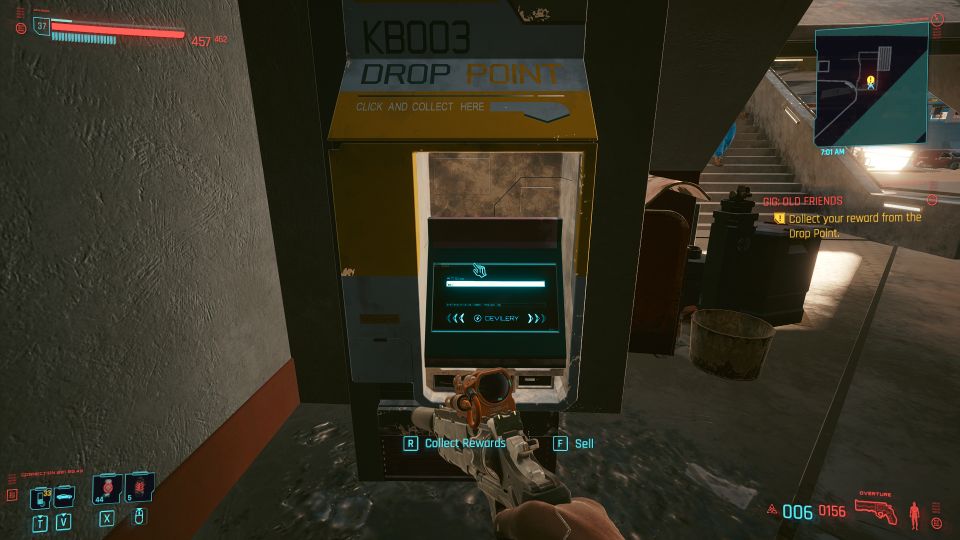Click the Old Friends gig objective tracker
The width and height of the screenshot is (960, 540).
point(846,218)
